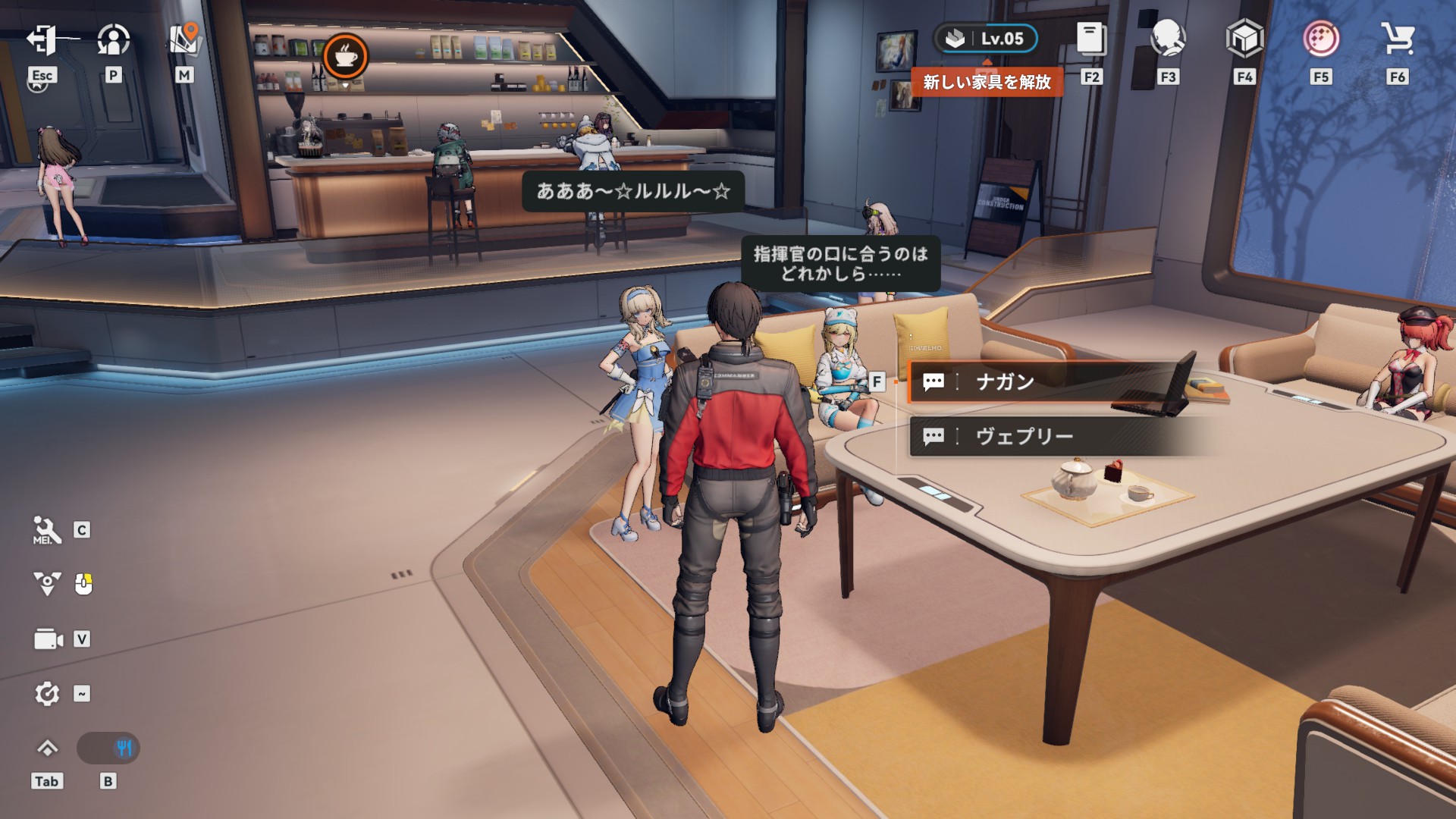The width and height of the screenshot is (1456, 819).
Task: Click the Lv.05 dormitory level badge
Action: pos(986,39)
